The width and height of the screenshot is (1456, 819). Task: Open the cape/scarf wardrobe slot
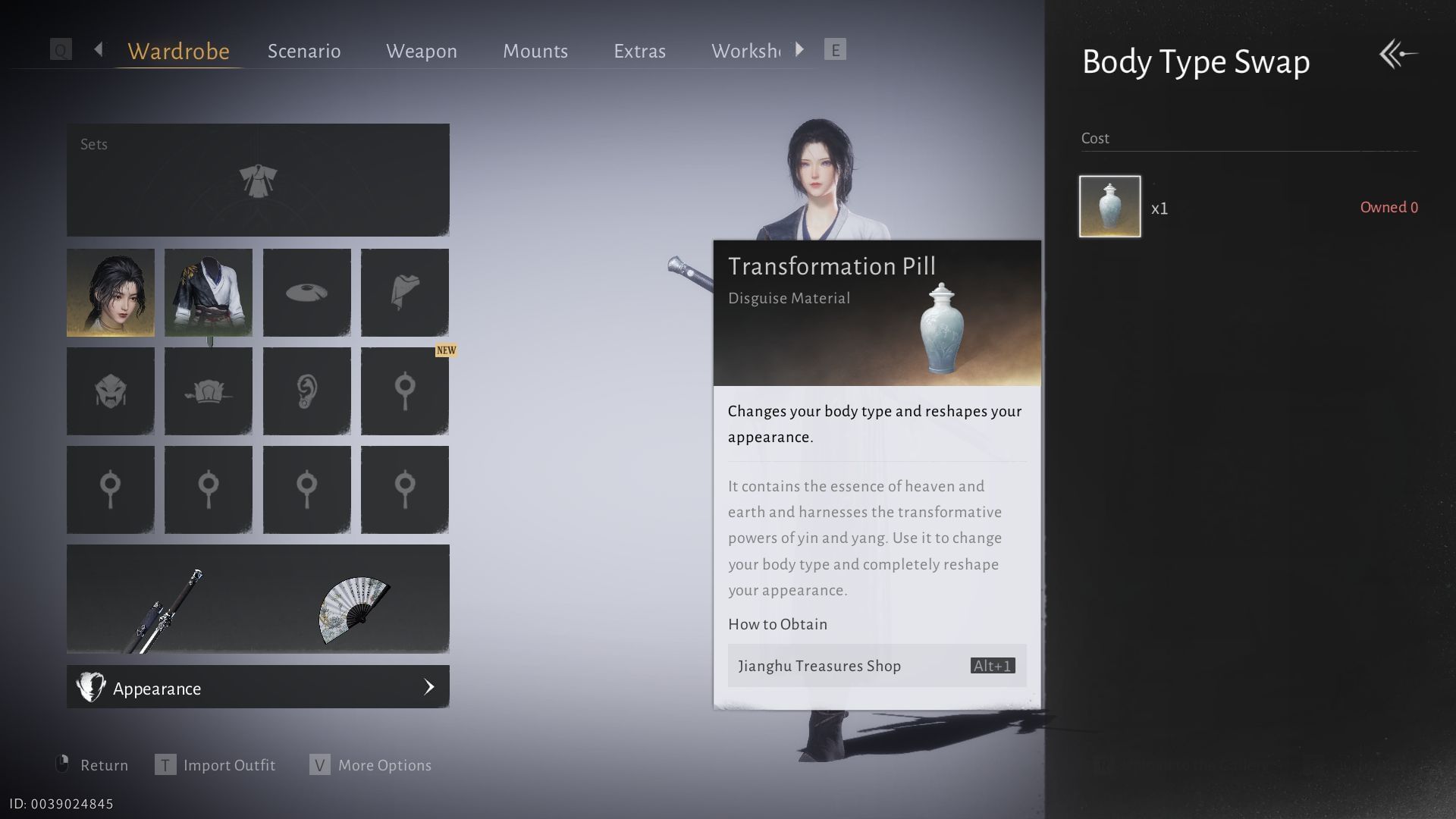[406, 292]
